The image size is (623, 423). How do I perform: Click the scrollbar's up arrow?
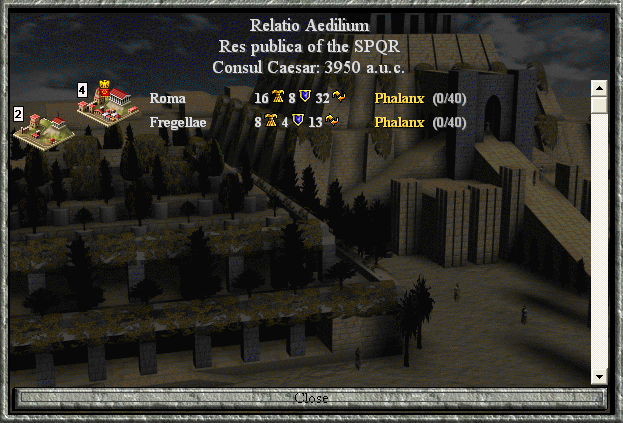click(x=598, y=87)
